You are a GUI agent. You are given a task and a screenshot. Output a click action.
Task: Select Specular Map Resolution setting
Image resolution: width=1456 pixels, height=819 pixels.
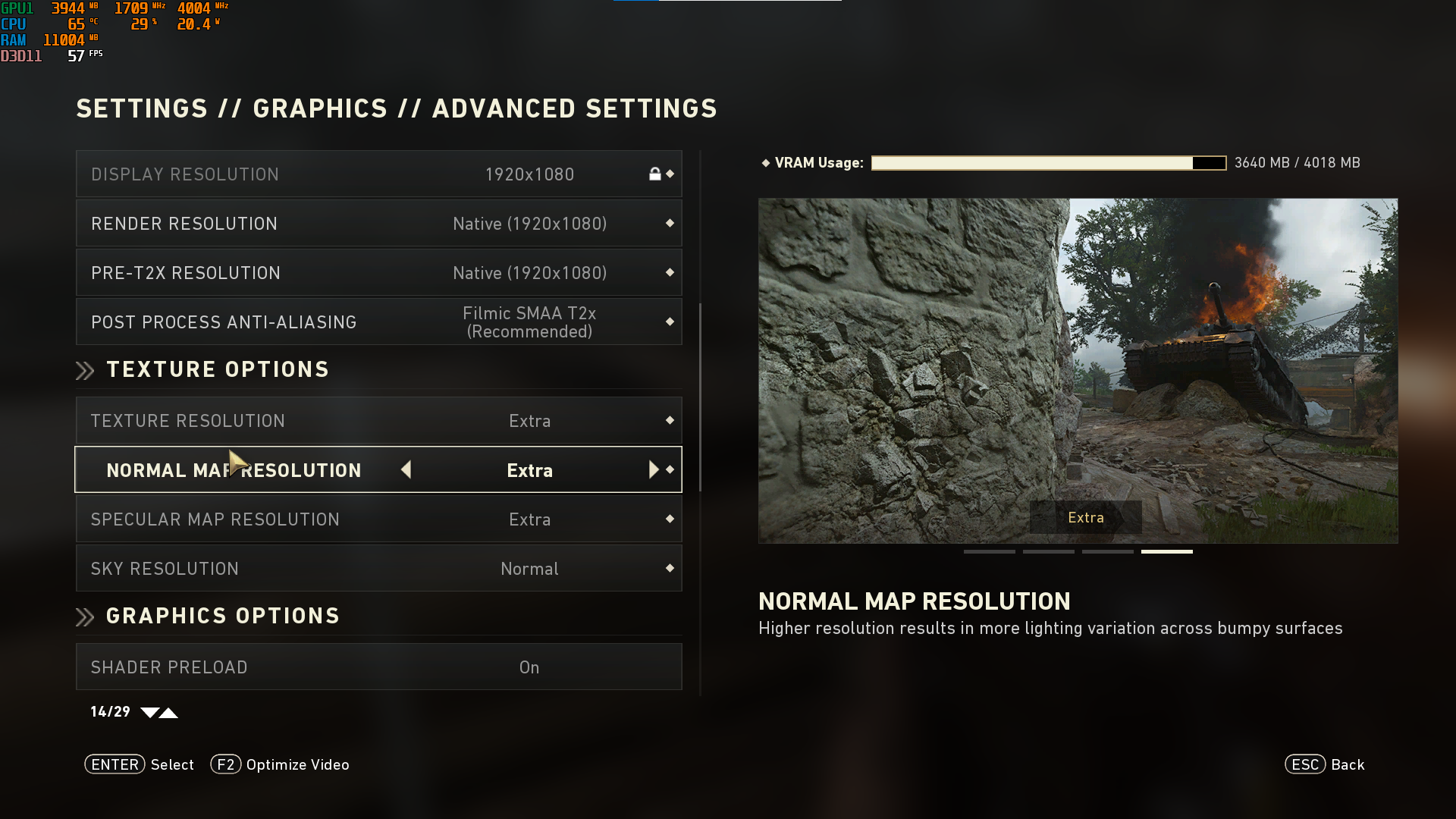[x=378, y=519]
